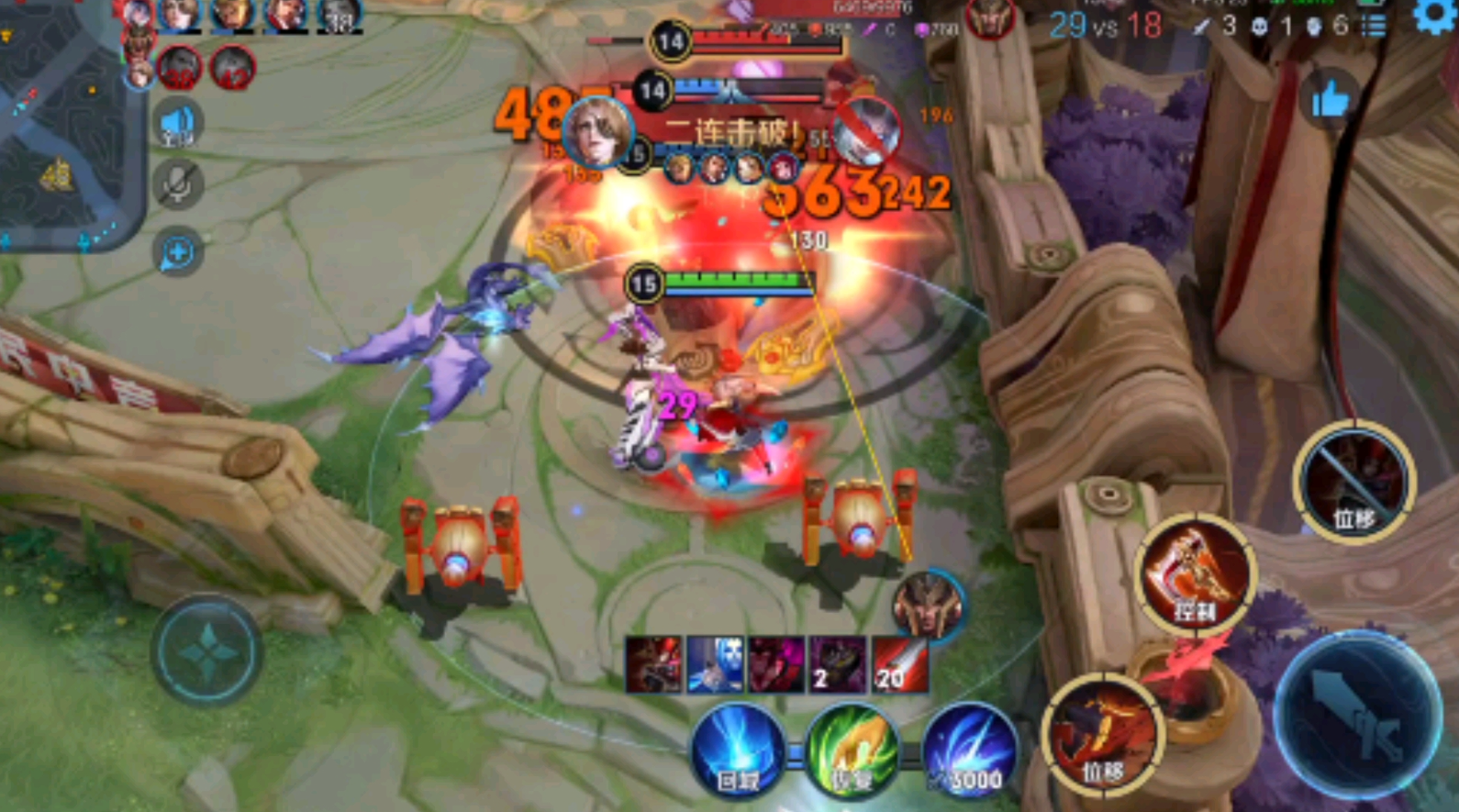Viewport: 1459px width, 812px height.
Task: Hit the sword basic attack button
Action: coord(1357,715)
